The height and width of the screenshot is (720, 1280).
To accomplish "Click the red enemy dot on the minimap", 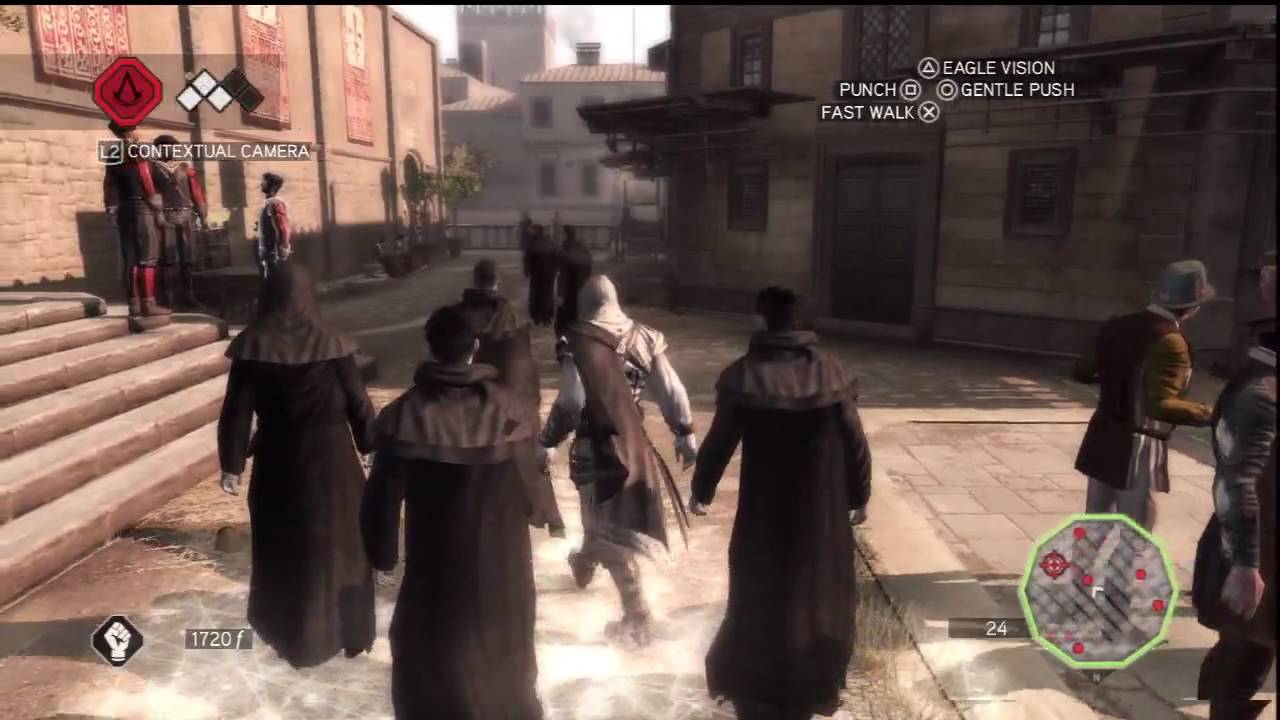I will point(1141,574).
